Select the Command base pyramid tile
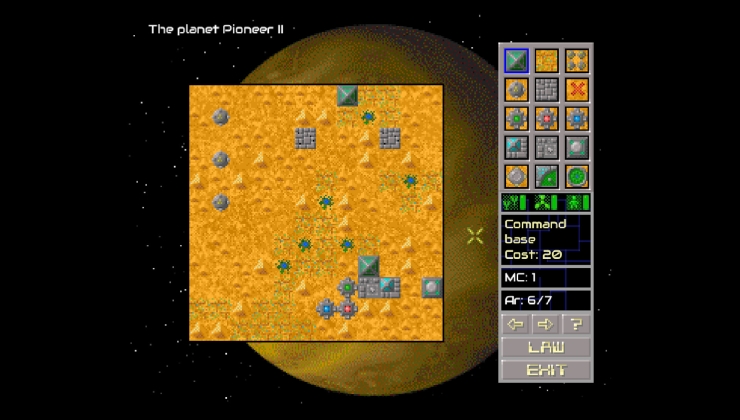This screenshot has width=740, height=420. (x=517, y=61)
